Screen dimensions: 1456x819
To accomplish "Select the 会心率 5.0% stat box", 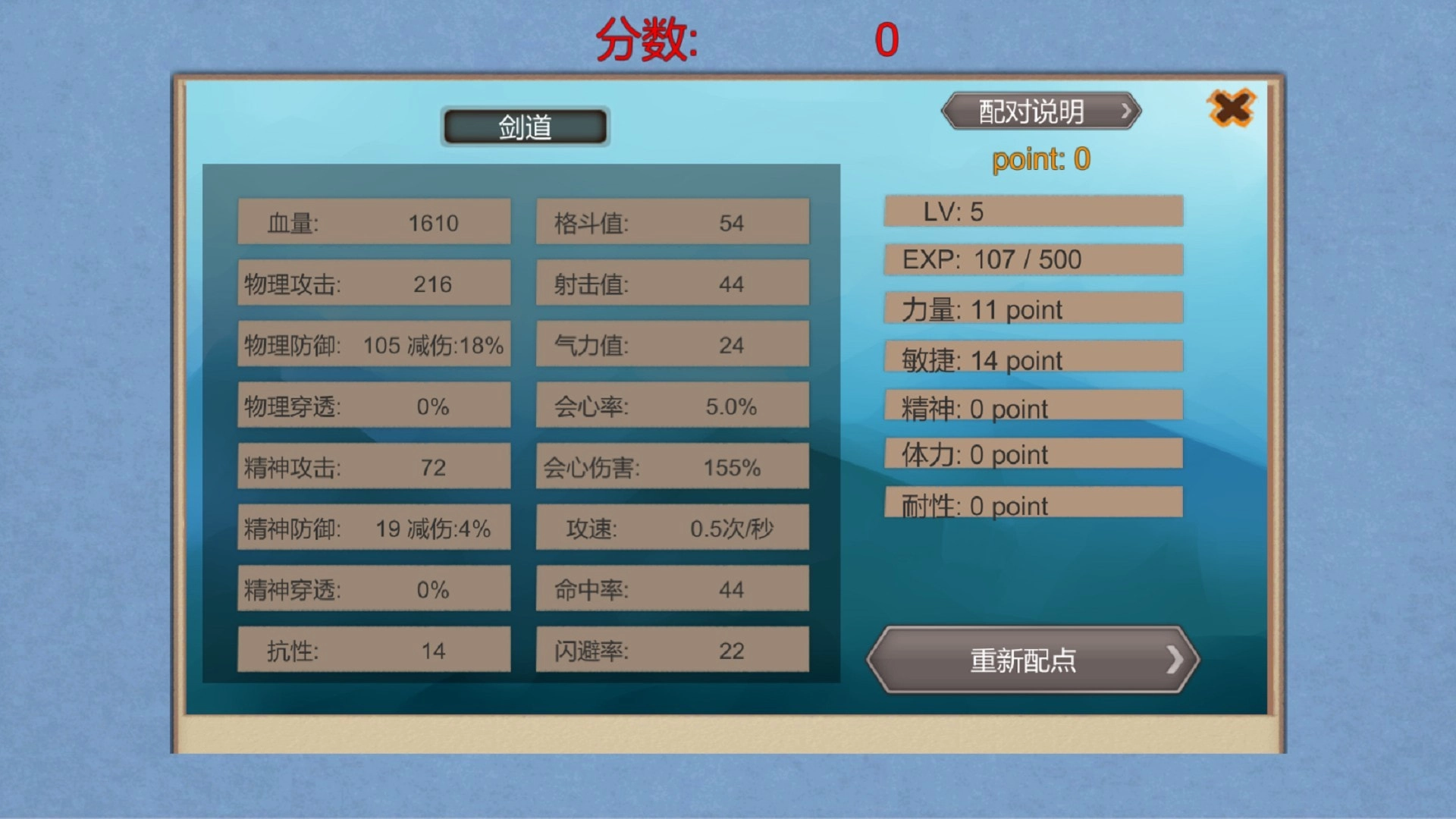I will (672, 406).
